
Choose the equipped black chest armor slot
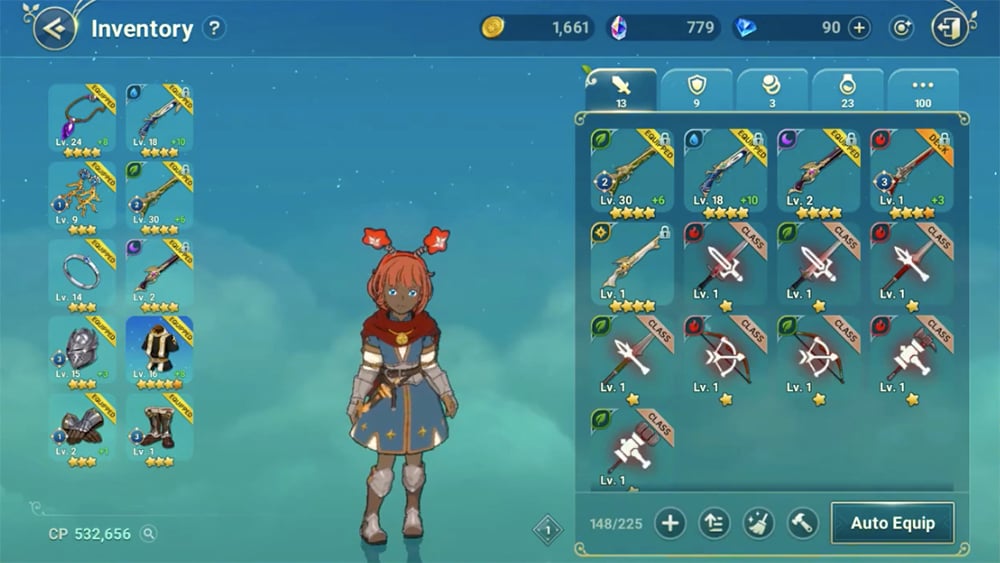pyautogui.click(x=160, y=352)
